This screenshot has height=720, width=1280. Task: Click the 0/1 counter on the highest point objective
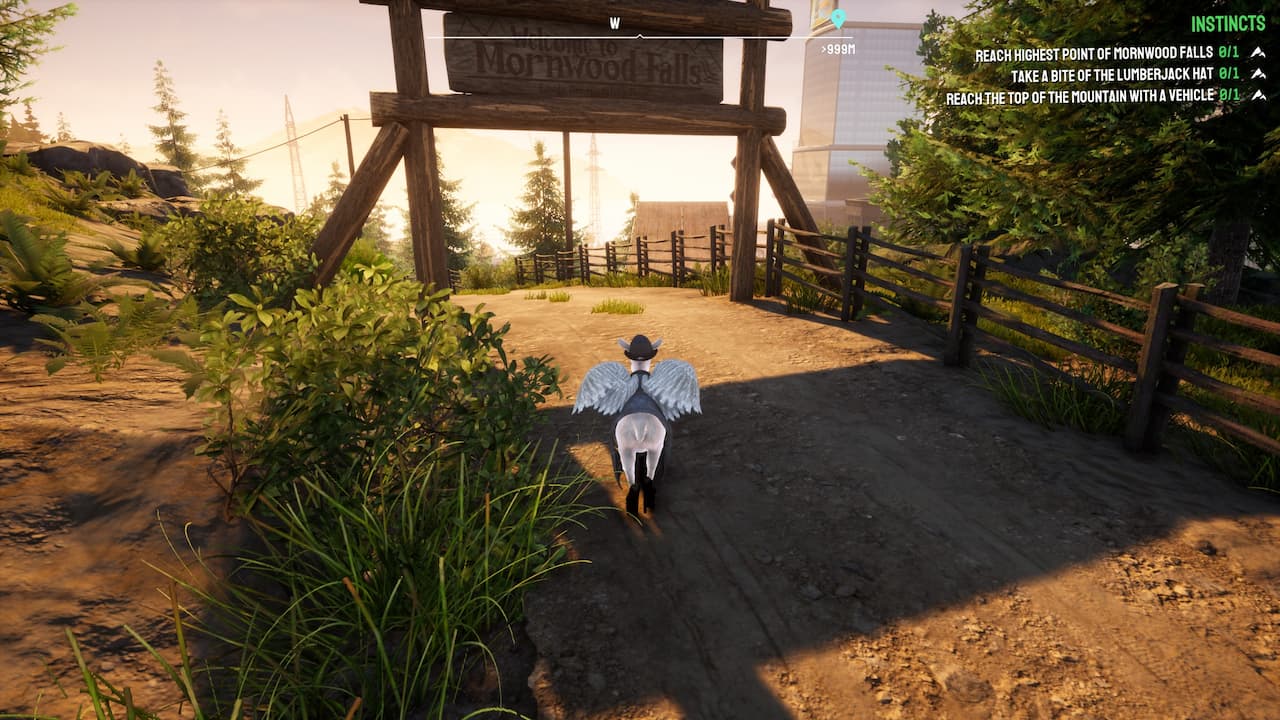[1227, 53]
